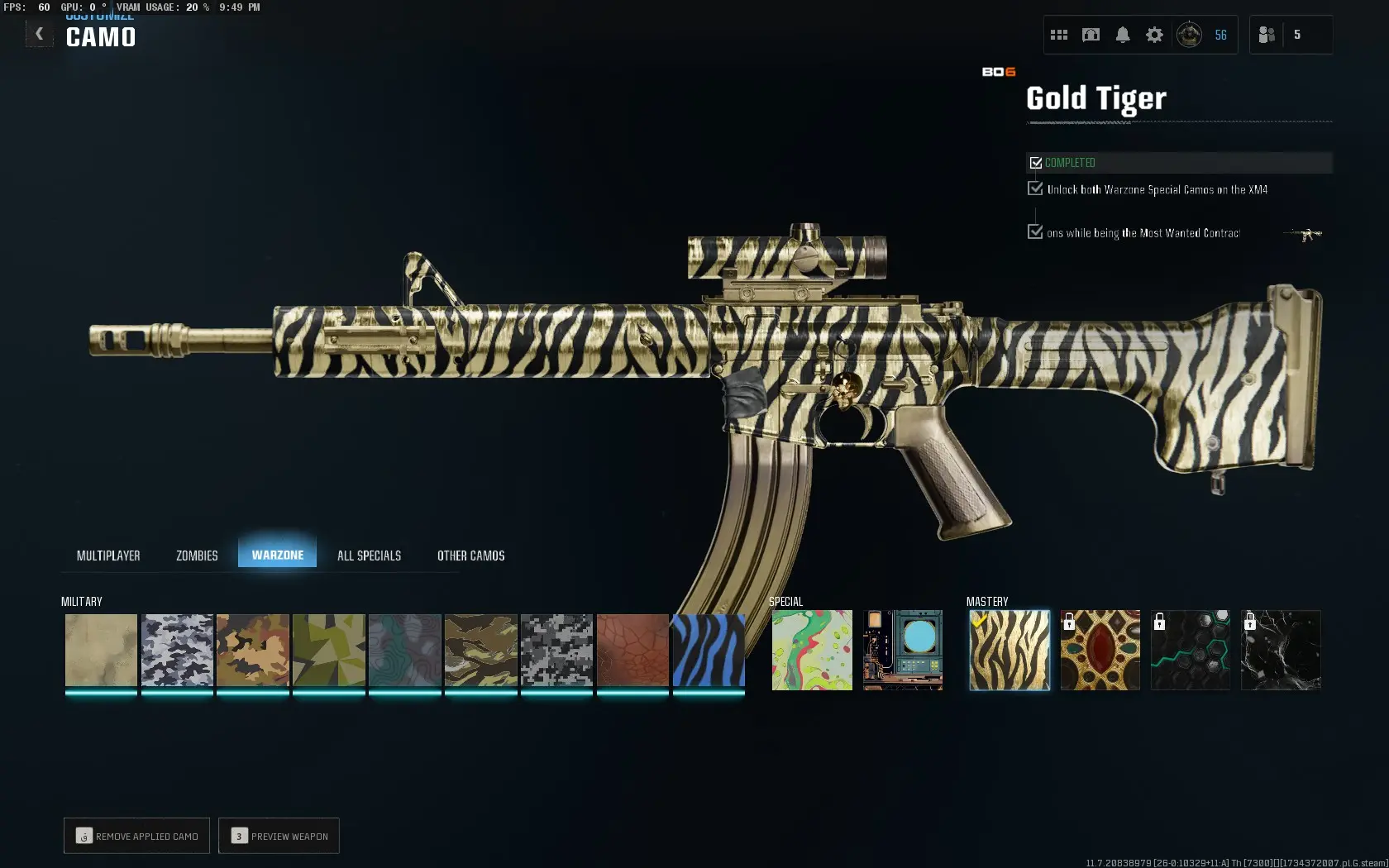1389x868 pixels.
Task: Switch to the ZOMBIES tab
Action: pyautogui.click(x=196, y=555)
